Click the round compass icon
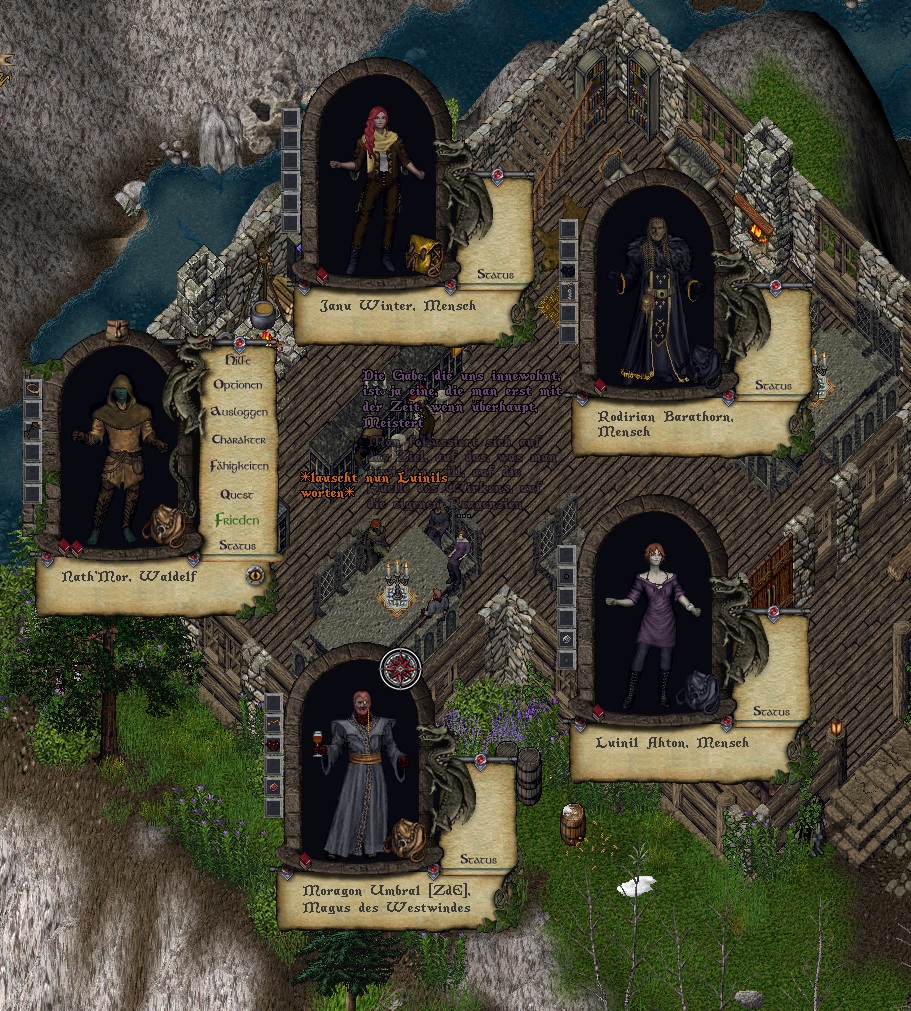 tap(402, 667)
